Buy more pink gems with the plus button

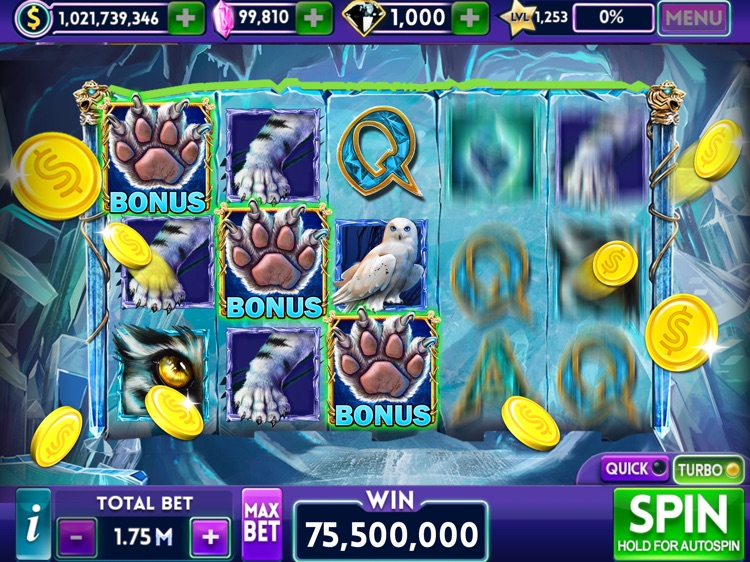pyautogui.click(x=314, y=17)
